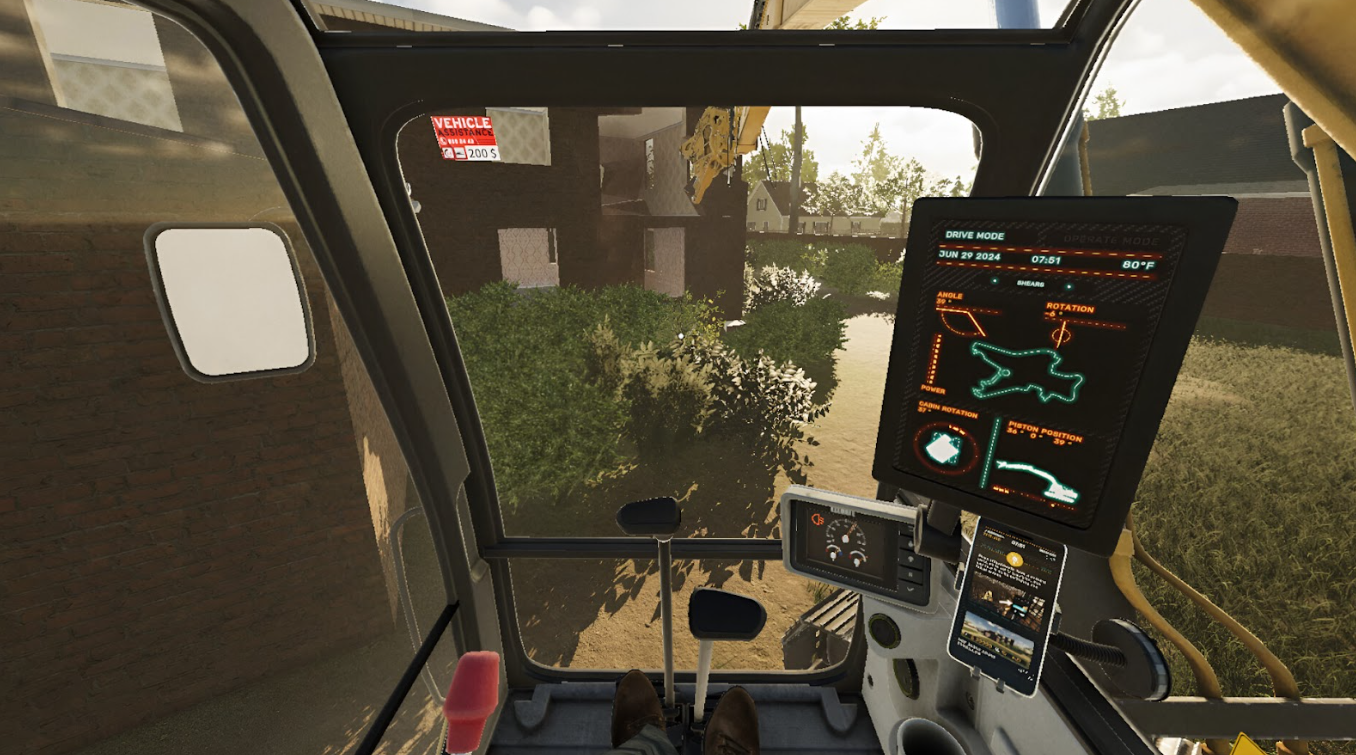Switch to the OPERATE MODE tab

1111,240
